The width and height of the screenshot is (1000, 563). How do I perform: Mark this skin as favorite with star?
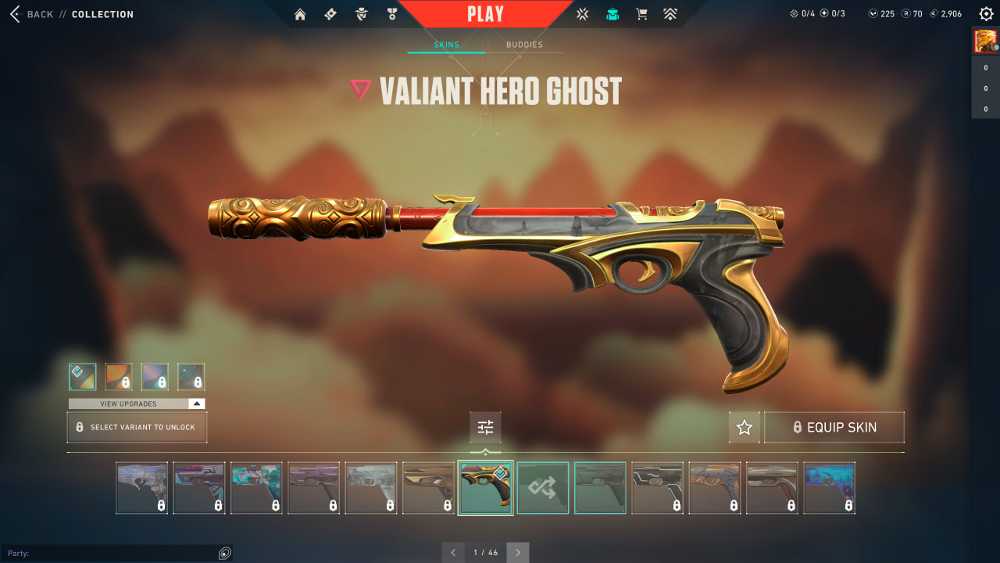(x=744, y=427)
